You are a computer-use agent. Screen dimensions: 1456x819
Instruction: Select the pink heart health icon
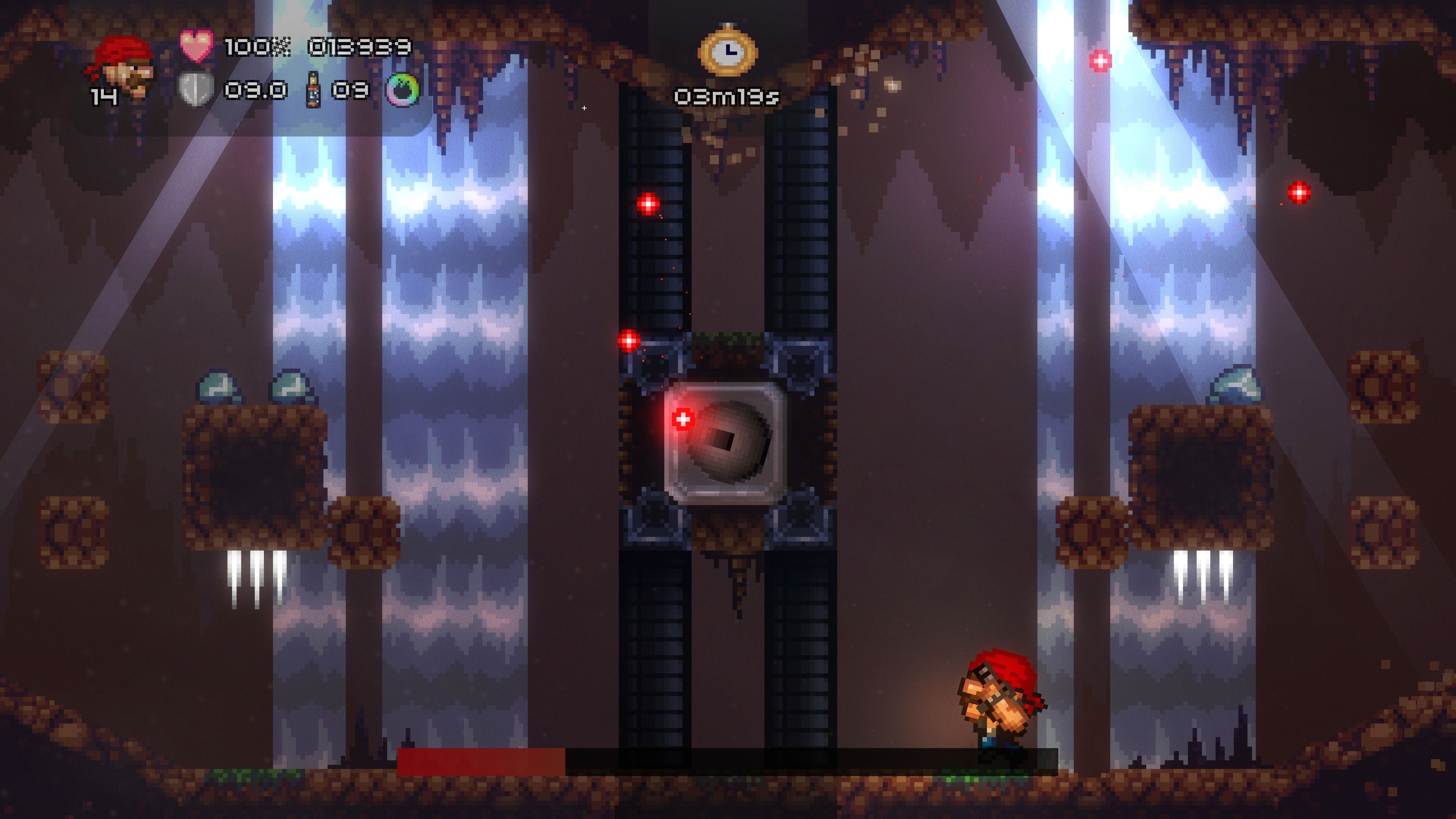(196, 46)
